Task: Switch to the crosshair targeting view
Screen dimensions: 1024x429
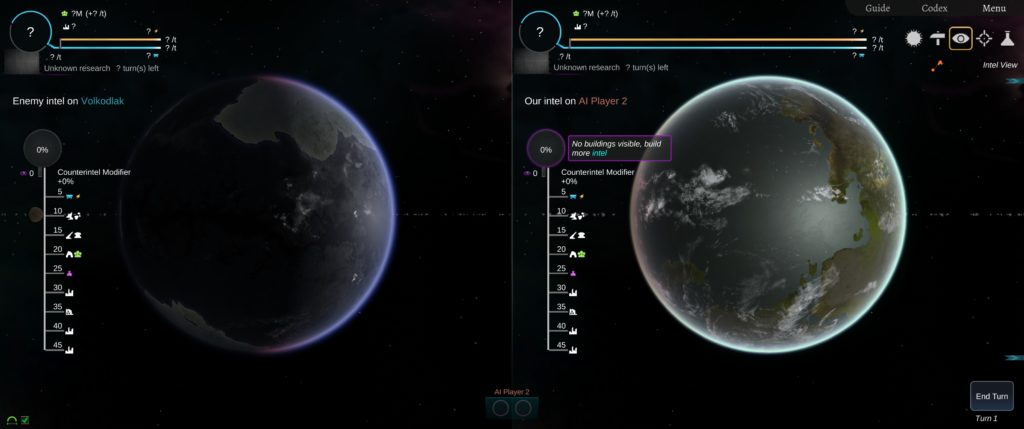Action: (x=984, y=38)
